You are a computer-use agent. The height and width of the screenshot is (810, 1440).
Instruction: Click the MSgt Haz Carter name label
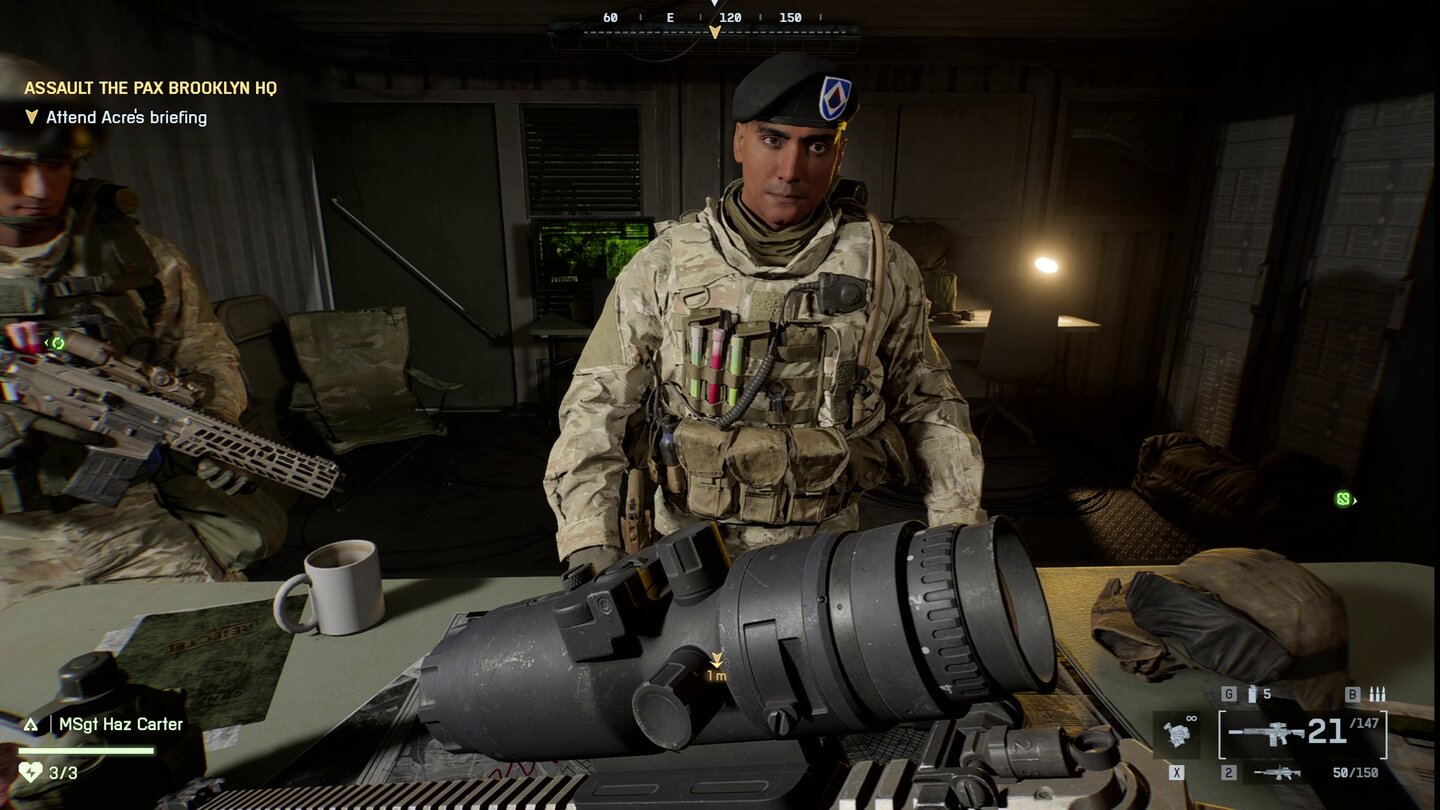[x=120, y=724]
